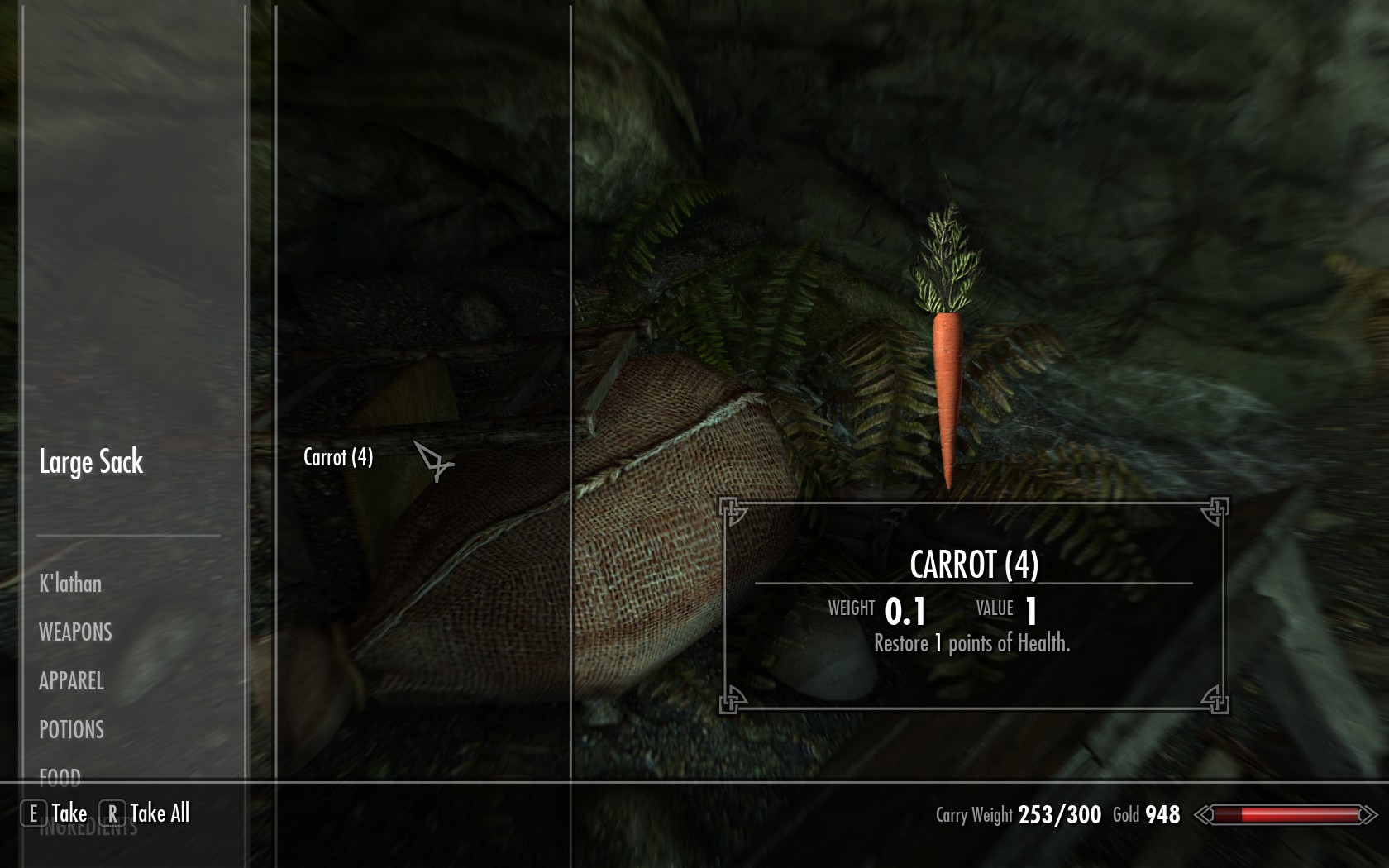The image size is (1389, 868).
Task: Choose the FOOD category
Action: click(x=60, y=776)
